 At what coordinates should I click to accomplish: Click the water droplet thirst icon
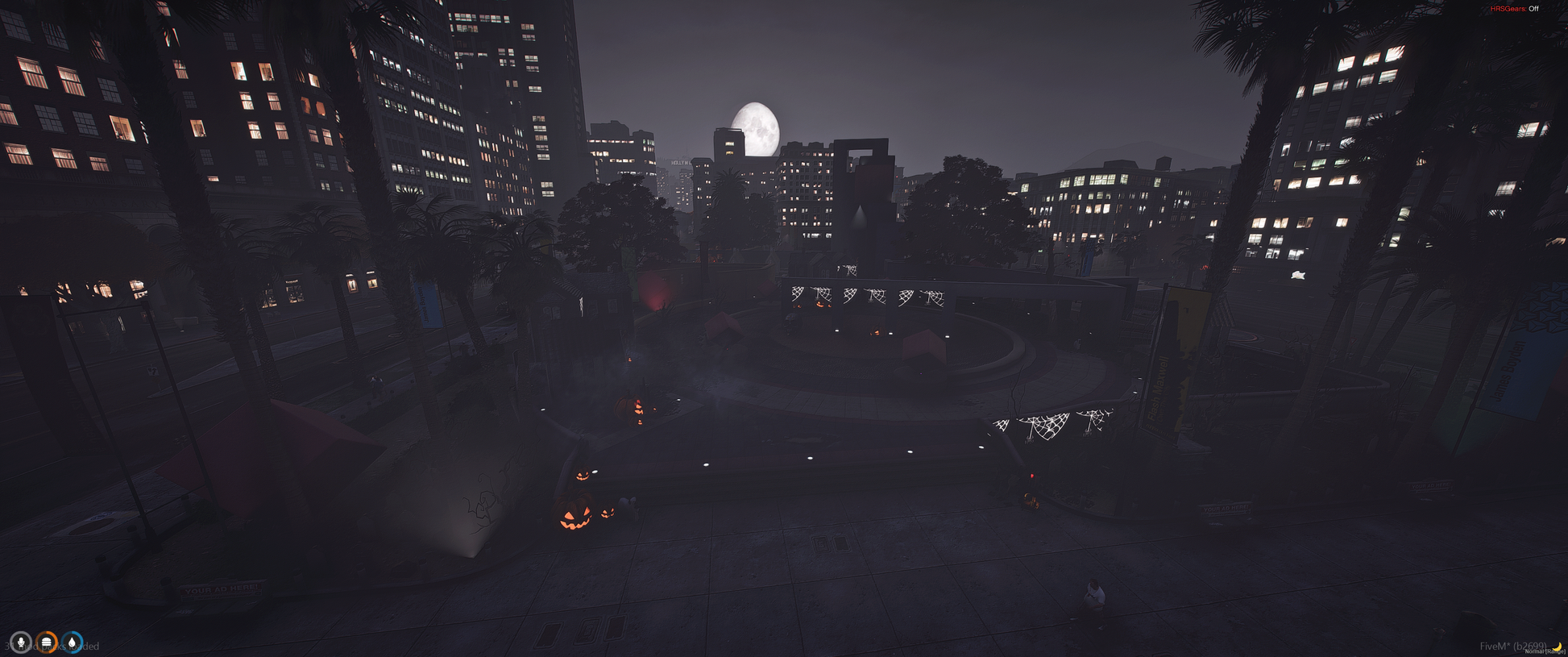pos(73,642)
